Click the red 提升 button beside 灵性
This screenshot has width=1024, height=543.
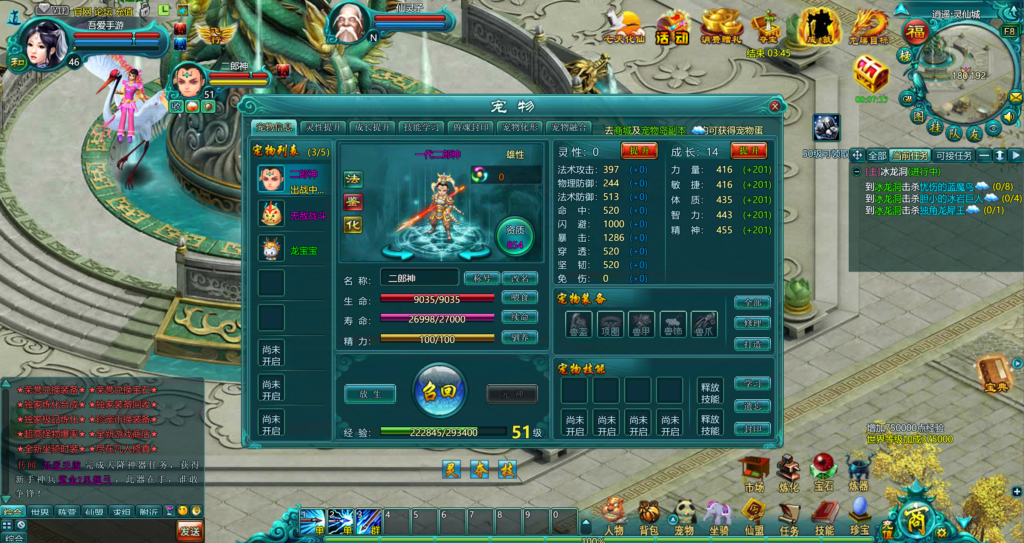coord(639,151)
